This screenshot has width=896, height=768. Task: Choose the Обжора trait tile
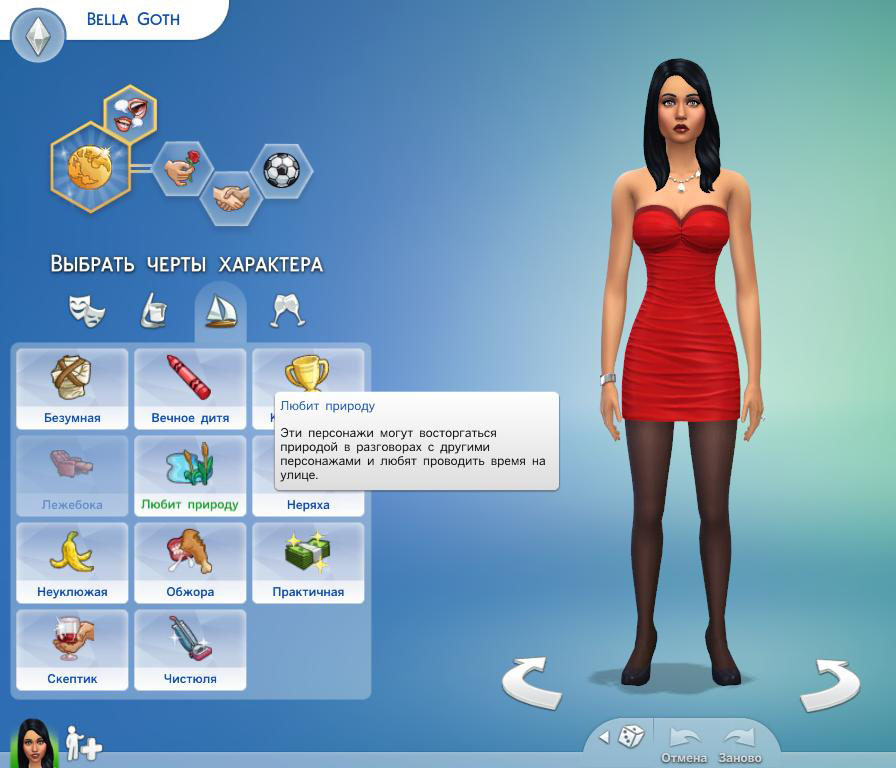point(190,563)
